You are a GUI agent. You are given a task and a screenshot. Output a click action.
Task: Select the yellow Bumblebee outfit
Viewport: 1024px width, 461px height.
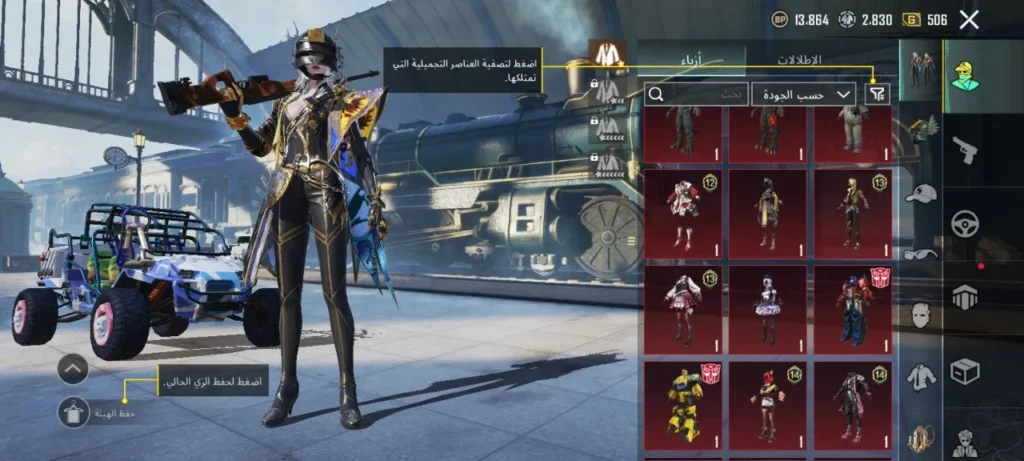point(685,404)
